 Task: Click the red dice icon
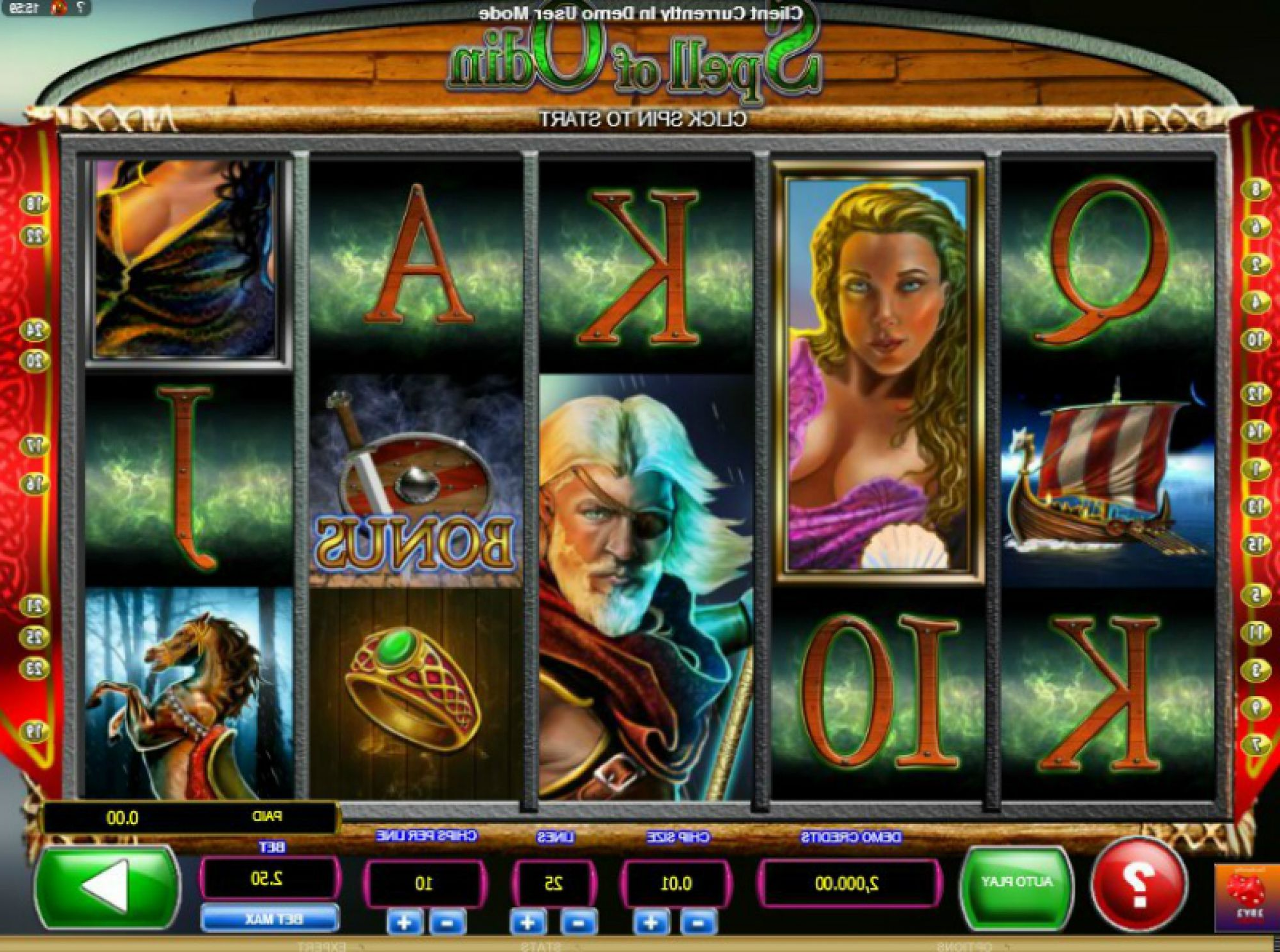tap(1247, 895)
